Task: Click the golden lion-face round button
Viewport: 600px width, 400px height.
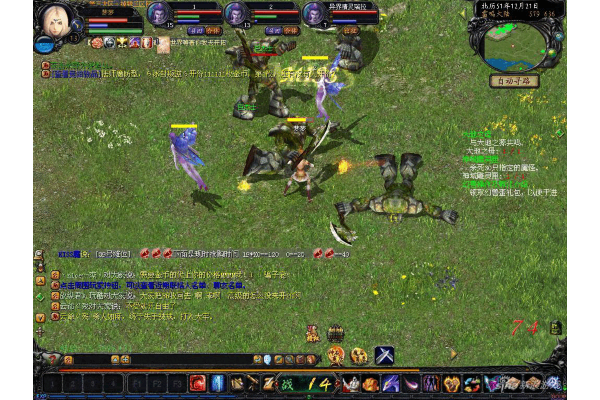Action: (360, 355)
